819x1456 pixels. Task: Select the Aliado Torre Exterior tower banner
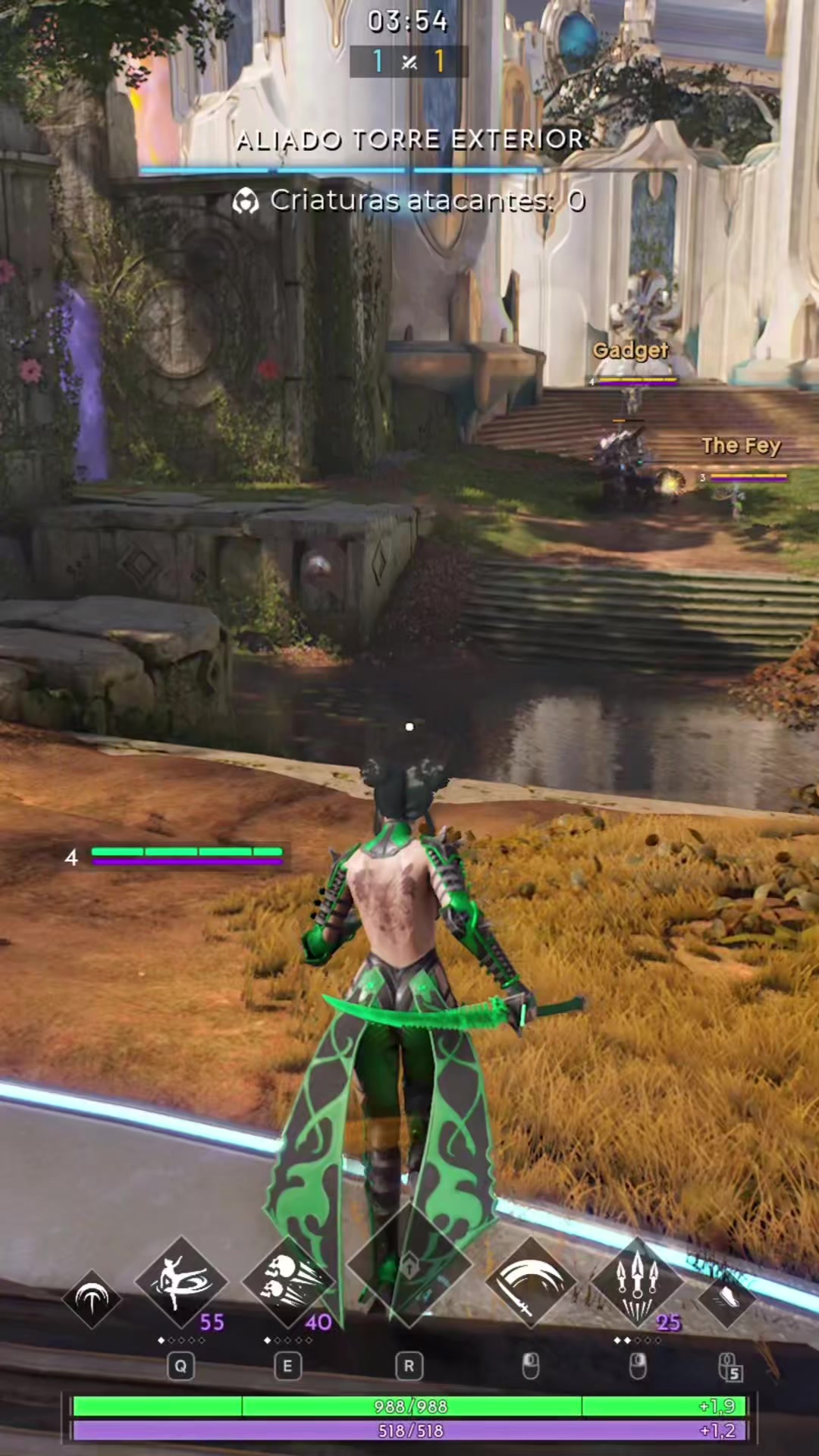(x=409, y=140)
